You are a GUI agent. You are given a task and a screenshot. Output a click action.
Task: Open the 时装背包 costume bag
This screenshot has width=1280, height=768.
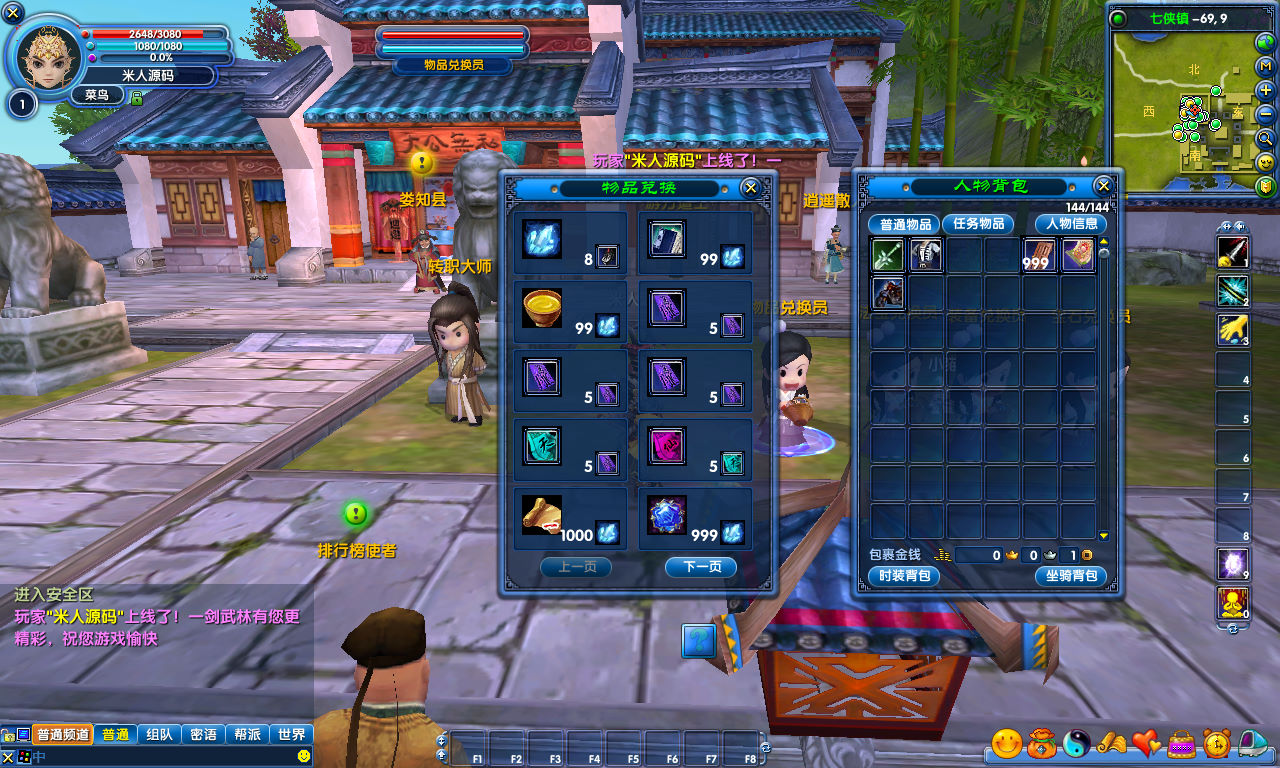coord(904,576)
